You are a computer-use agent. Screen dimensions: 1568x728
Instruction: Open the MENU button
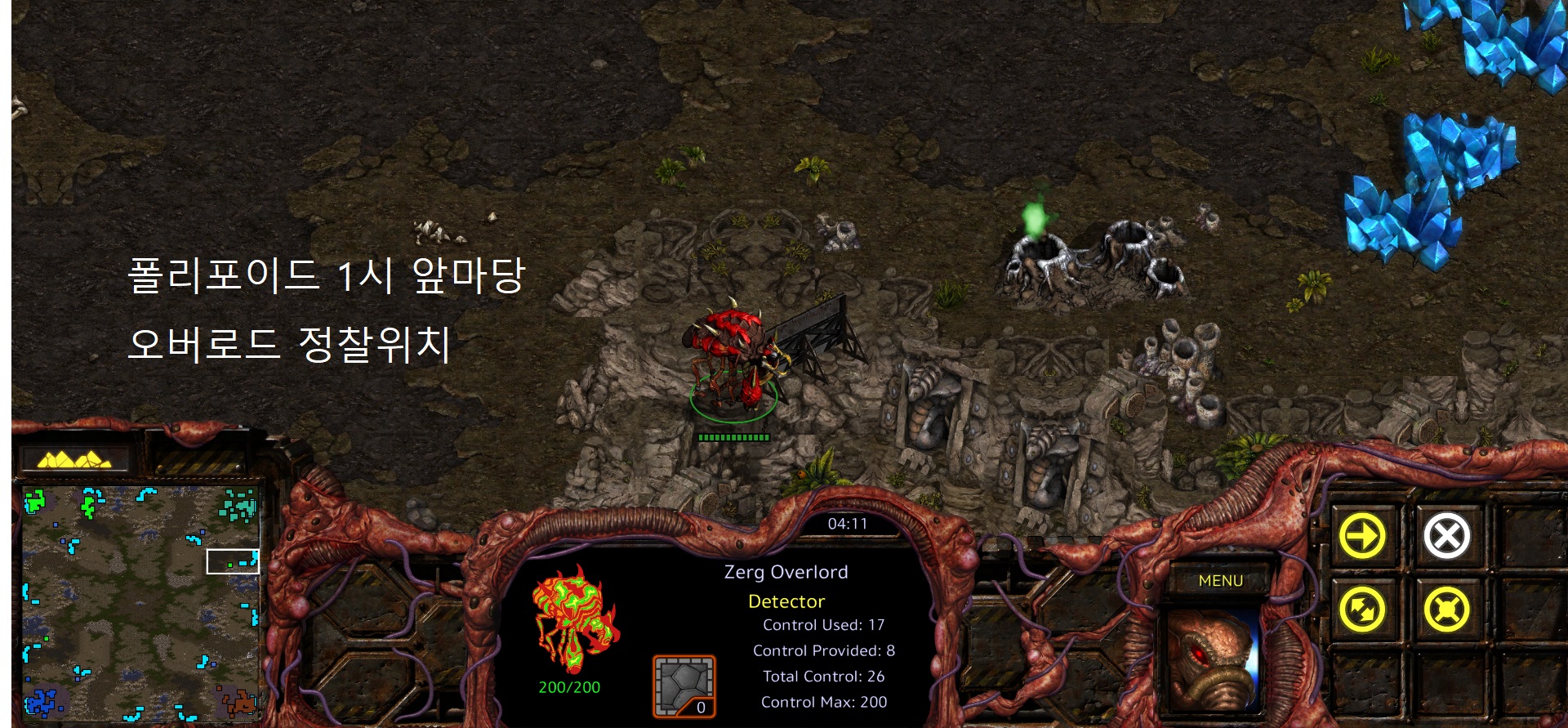point(1220,581)
